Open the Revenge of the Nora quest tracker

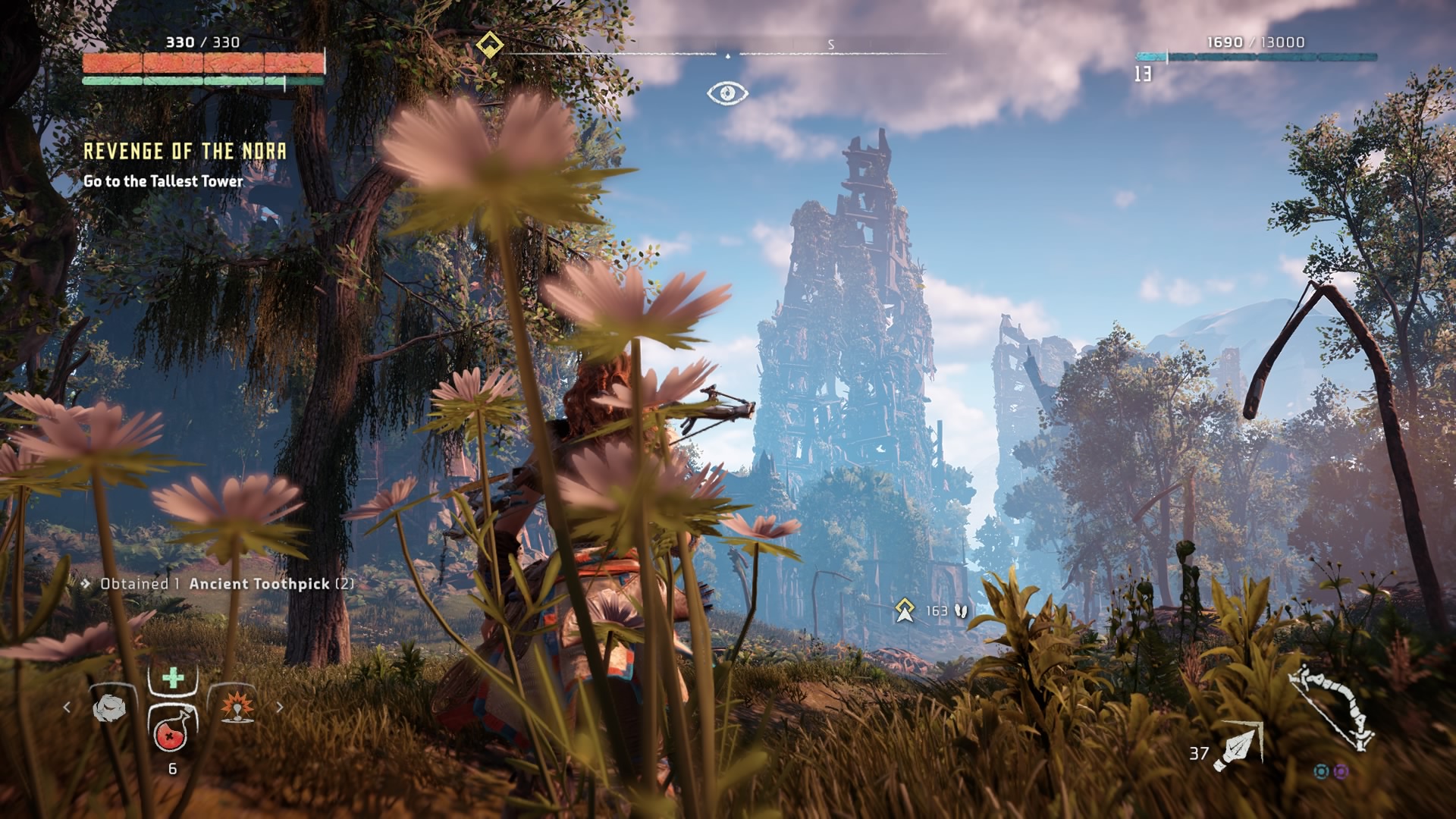(x=185, y=152)
